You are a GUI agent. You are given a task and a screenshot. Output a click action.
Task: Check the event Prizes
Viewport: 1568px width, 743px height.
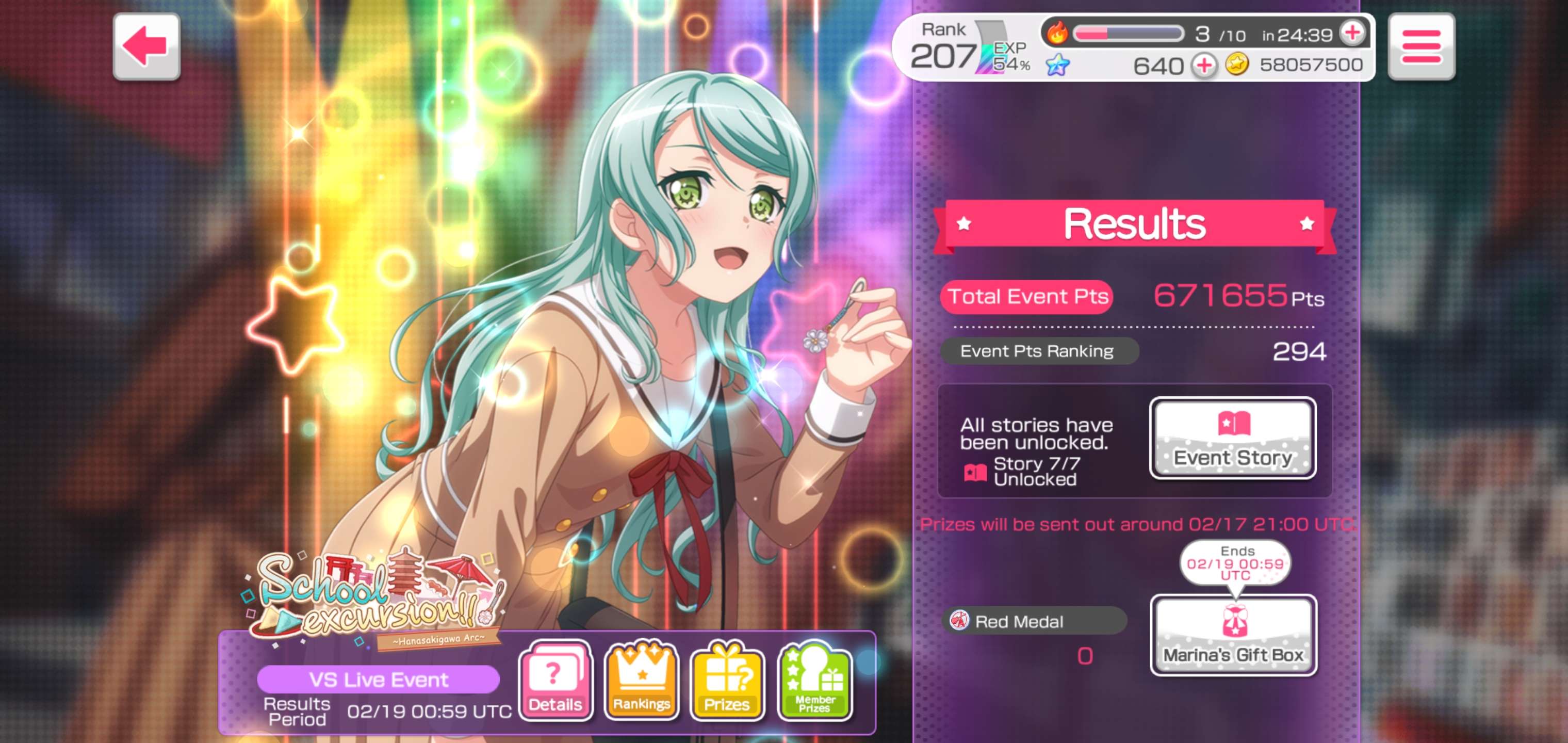click(x=727, y=681)
